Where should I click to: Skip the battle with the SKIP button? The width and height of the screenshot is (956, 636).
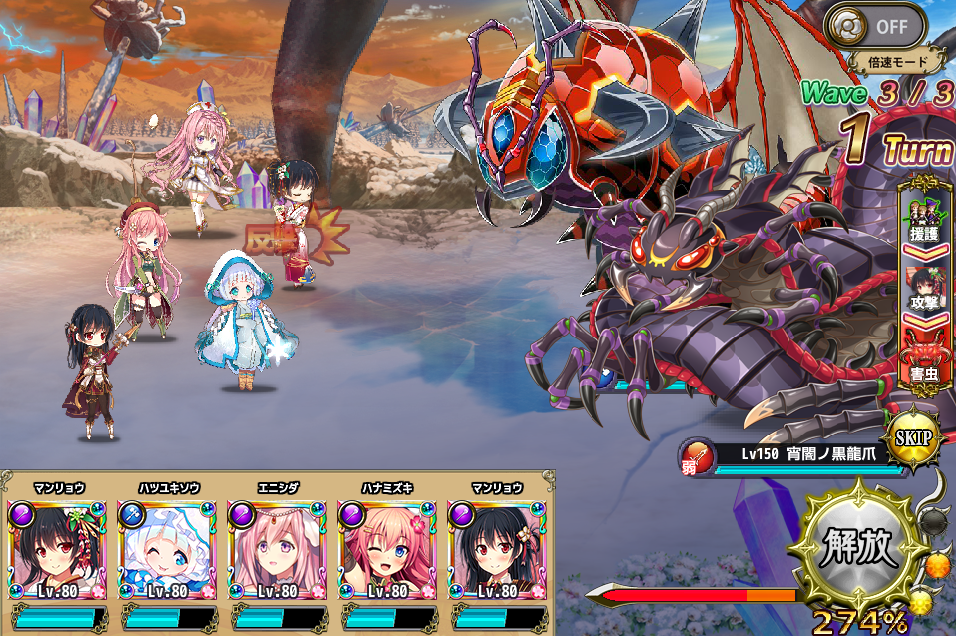coord(912,438)
